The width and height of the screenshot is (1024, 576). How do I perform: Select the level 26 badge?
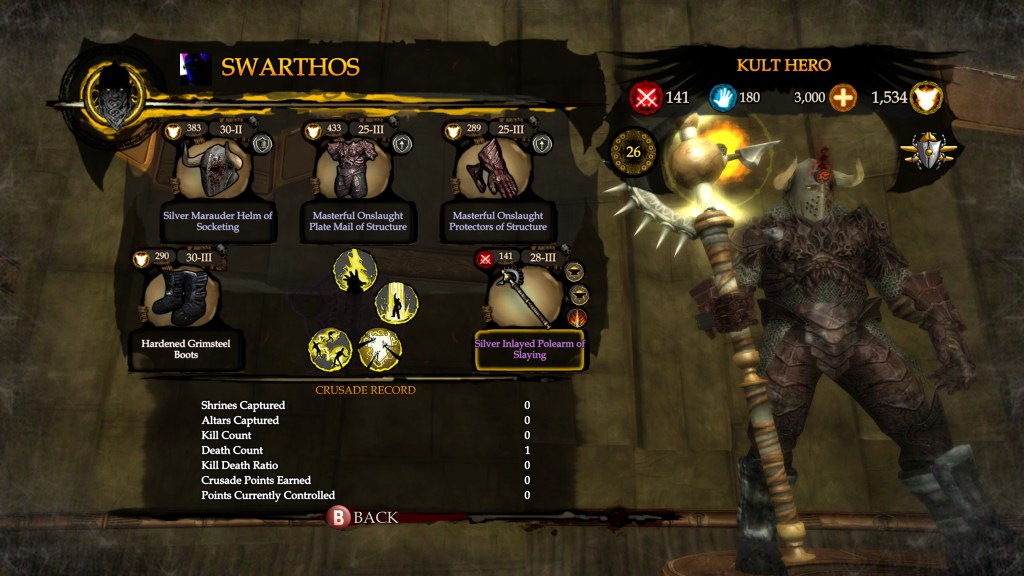[x=633, y=152]
